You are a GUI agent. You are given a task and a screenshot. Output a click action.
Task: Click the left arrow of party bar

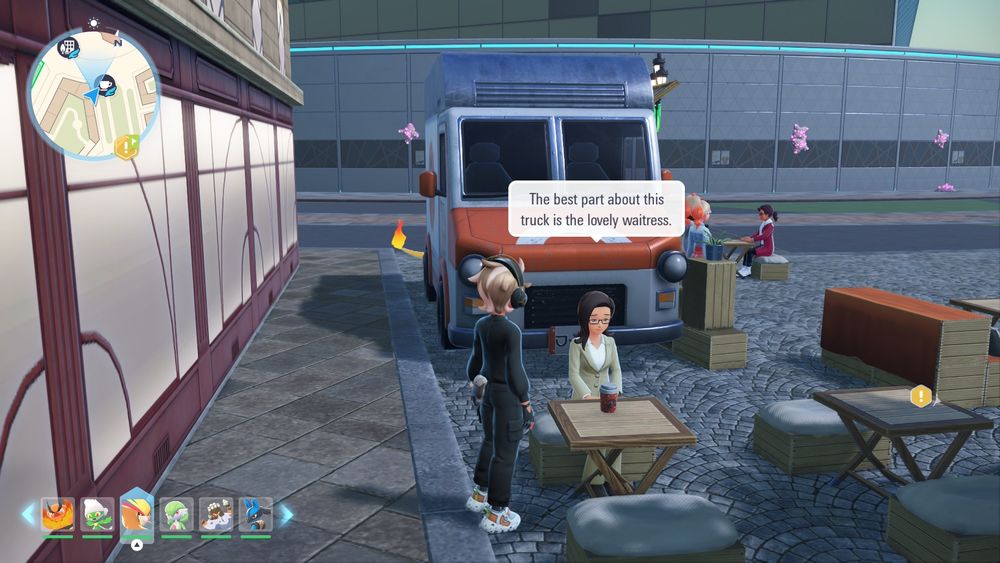(28, 515)
